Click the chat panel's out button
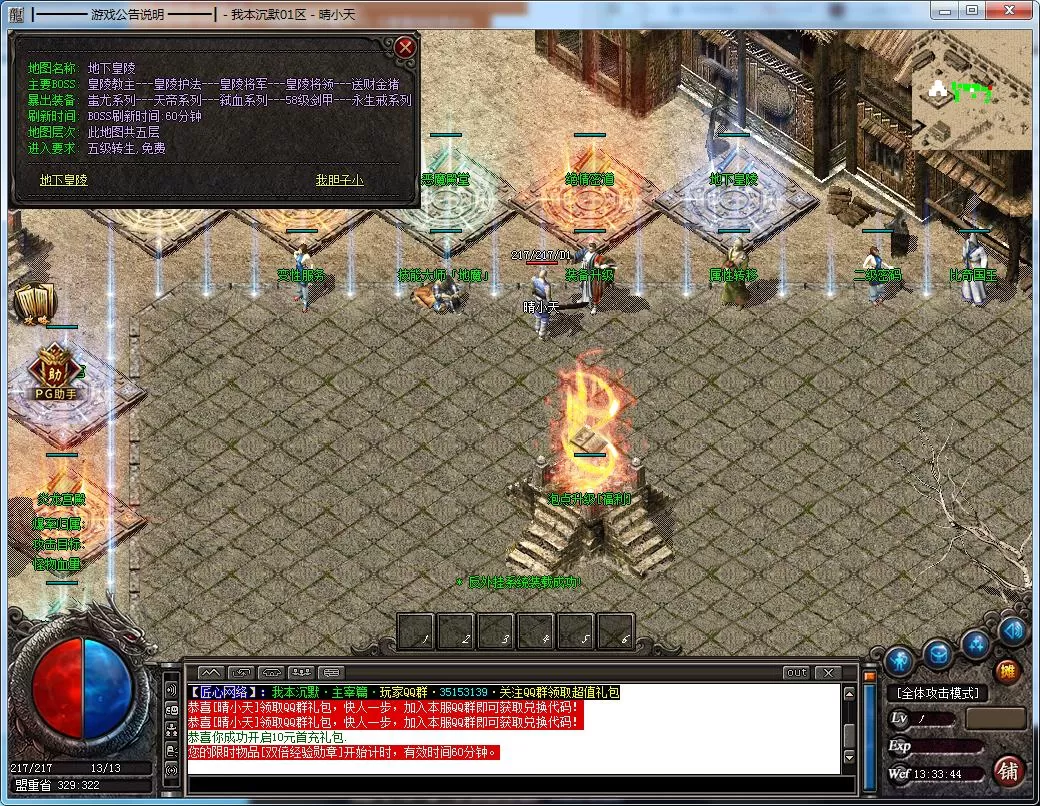 click(x=796, y=673)
